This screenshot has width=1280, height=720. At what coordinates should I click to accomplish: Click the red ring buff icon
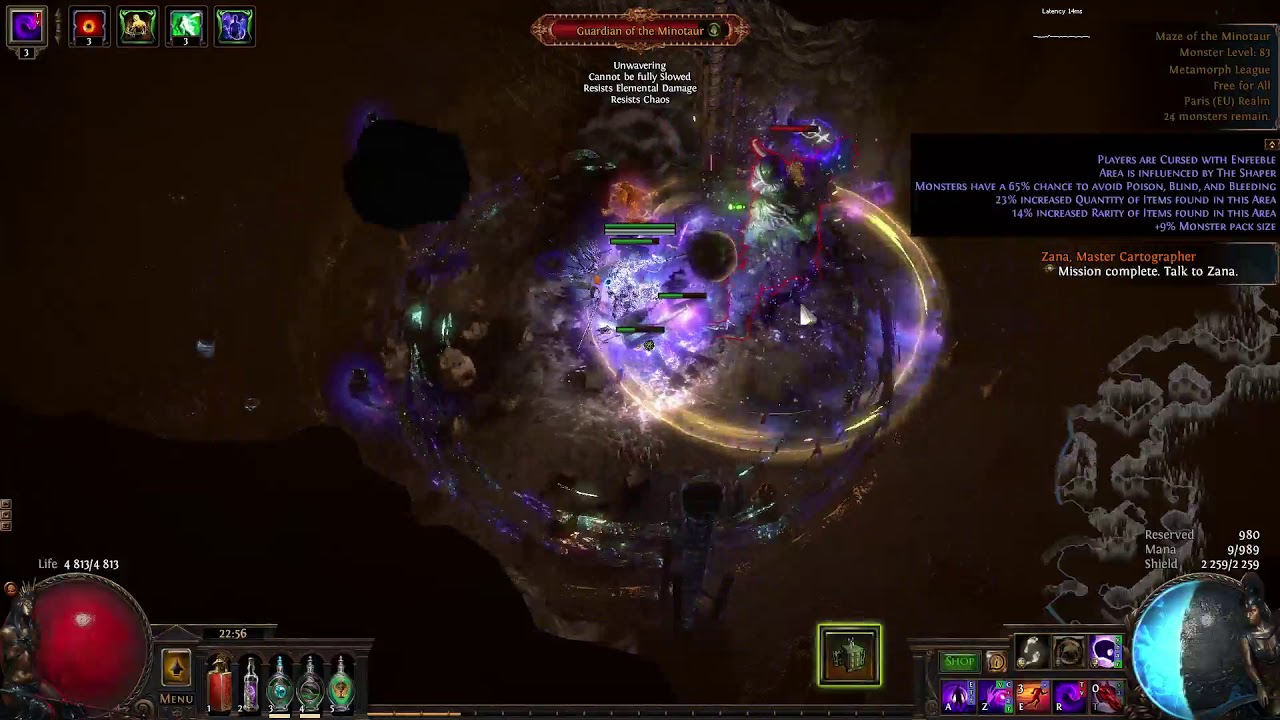click(89, 27)
